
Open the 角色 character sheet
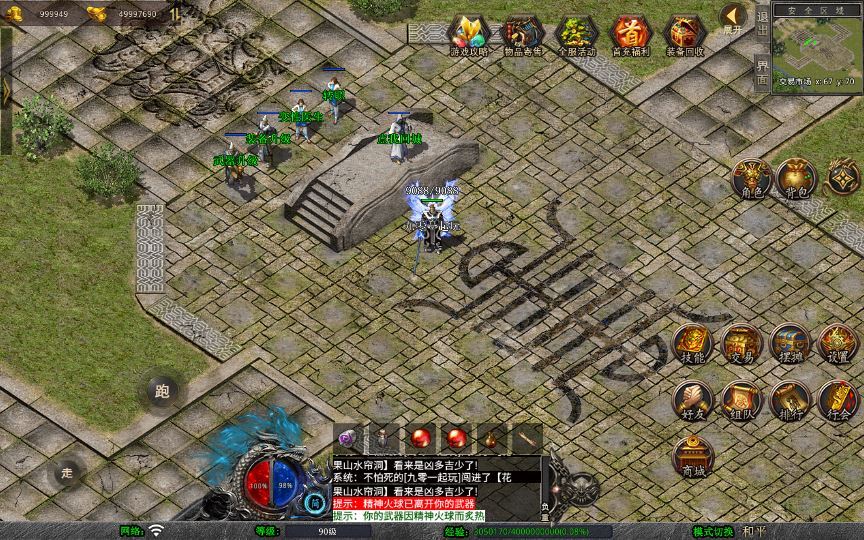coord(751,178)
